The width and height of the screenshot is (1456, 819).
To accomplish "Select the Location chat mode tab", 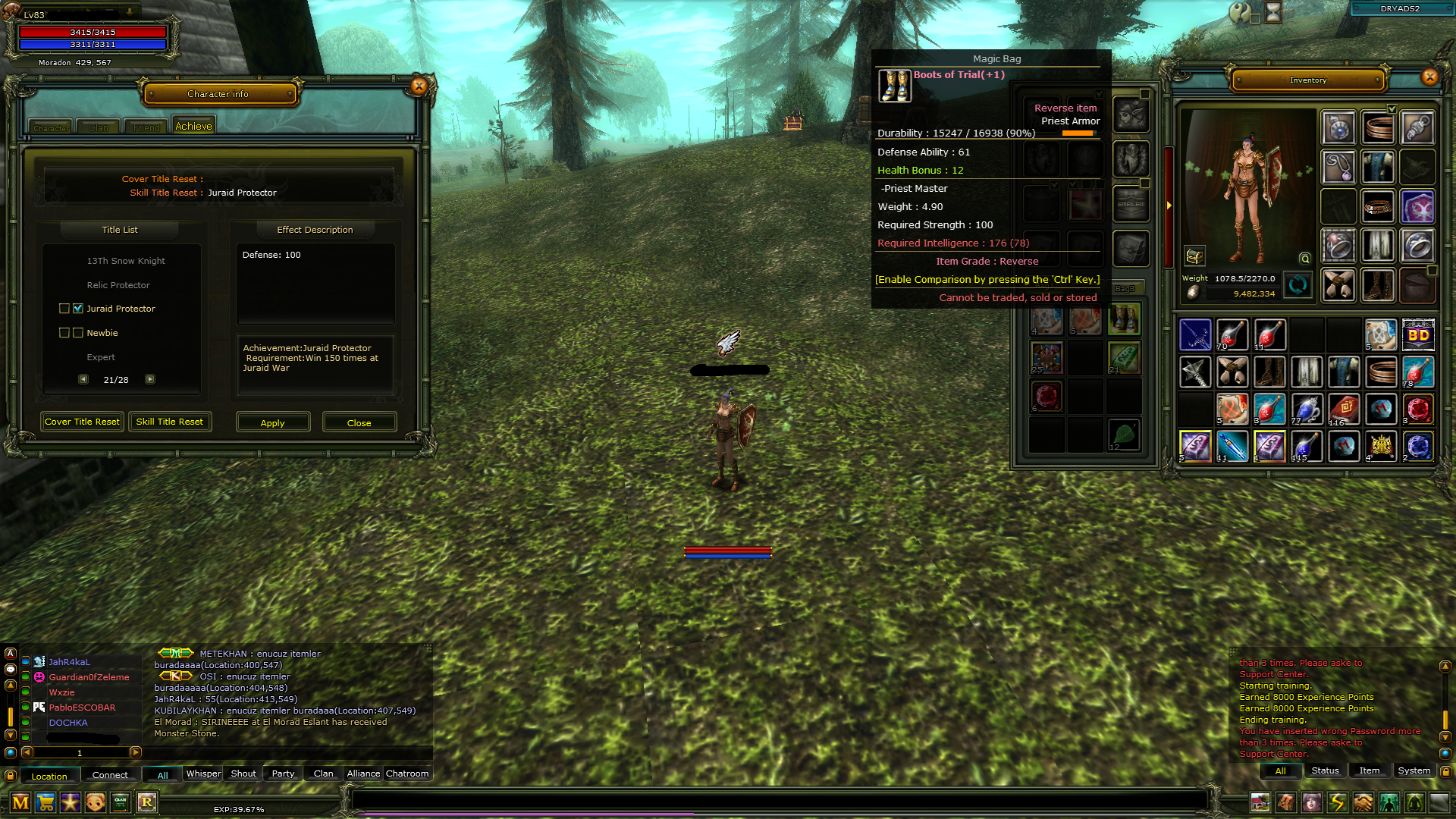I will tap(49, 776).
